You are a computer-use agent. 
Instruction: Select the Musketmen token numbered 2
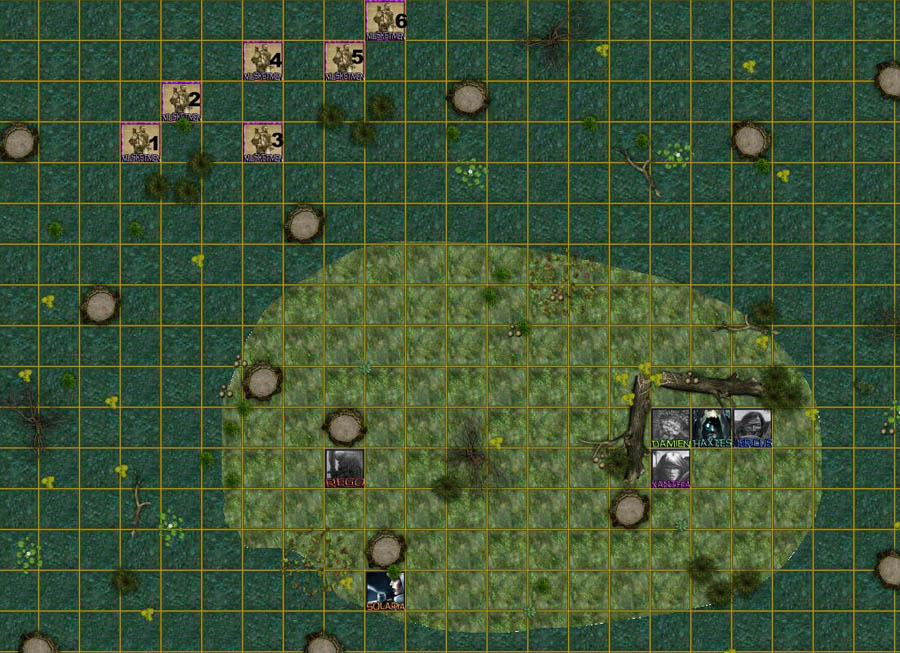(x=181, y=101)
